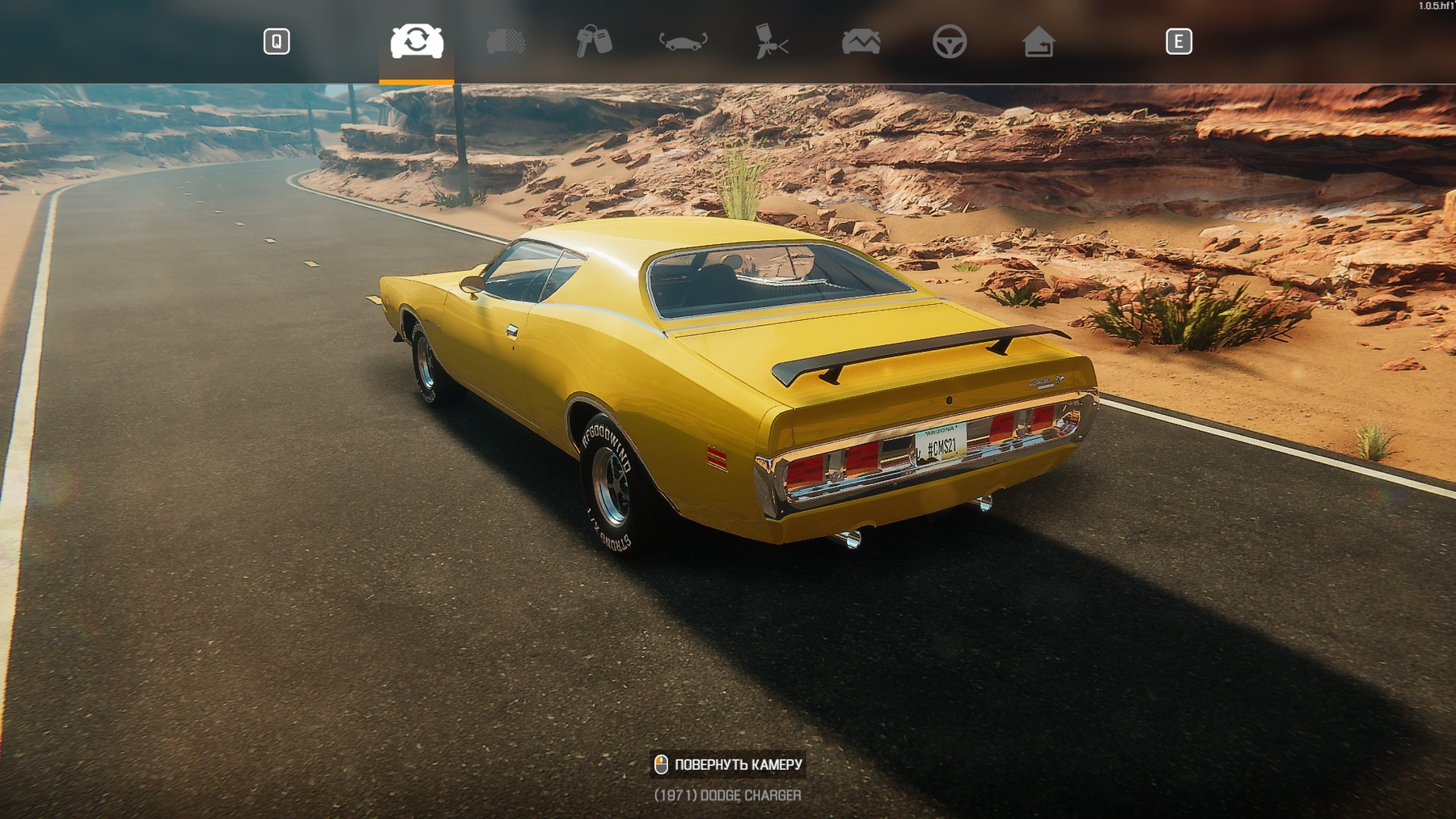Screen dimensions: 1456x819
Task: Switch to the car keys tab
Action: coord(594,41)
